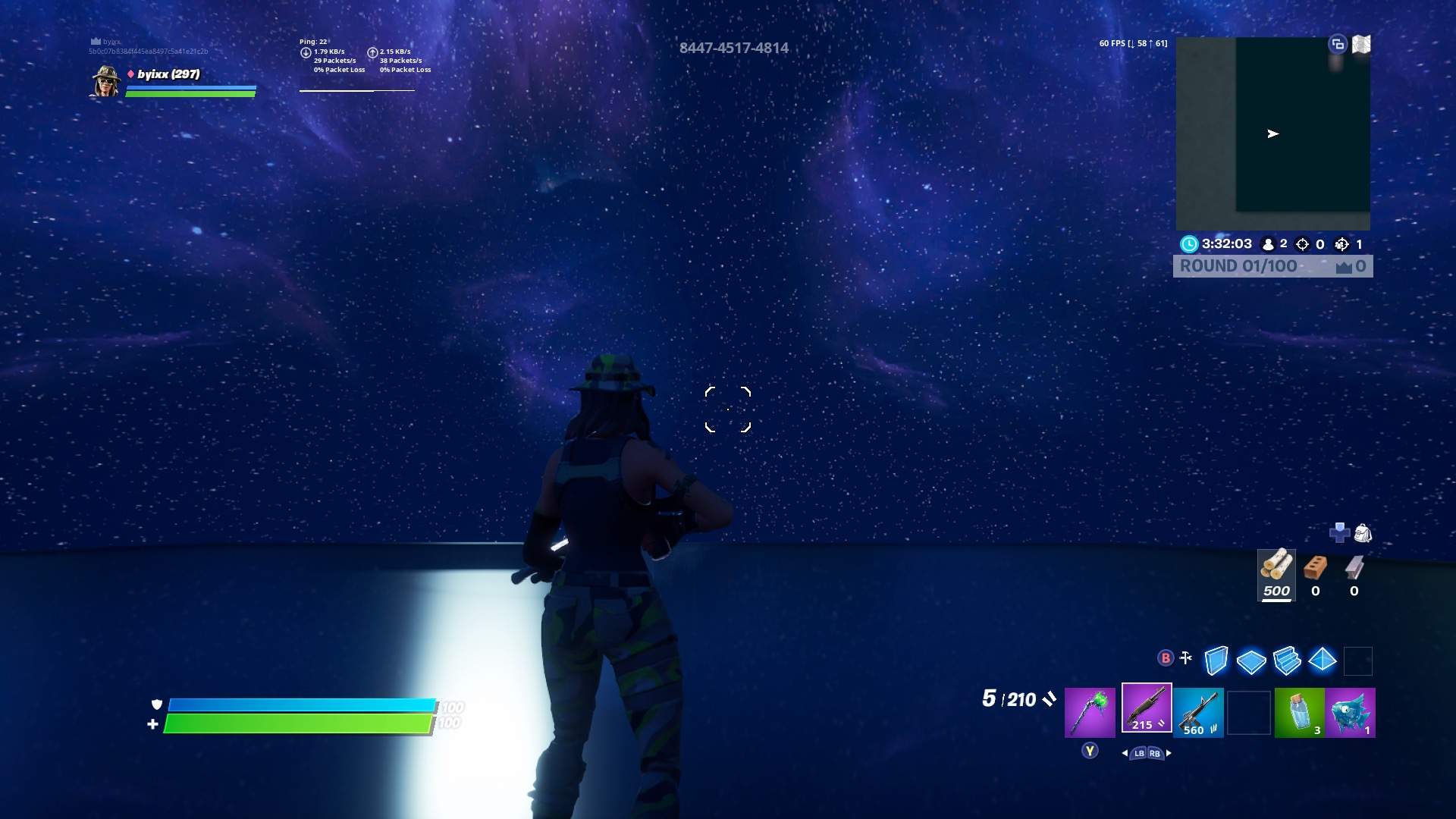The image size is (1456, 819).
Task: Switch to the assault rifle slot
Action: pos(1198,712)
